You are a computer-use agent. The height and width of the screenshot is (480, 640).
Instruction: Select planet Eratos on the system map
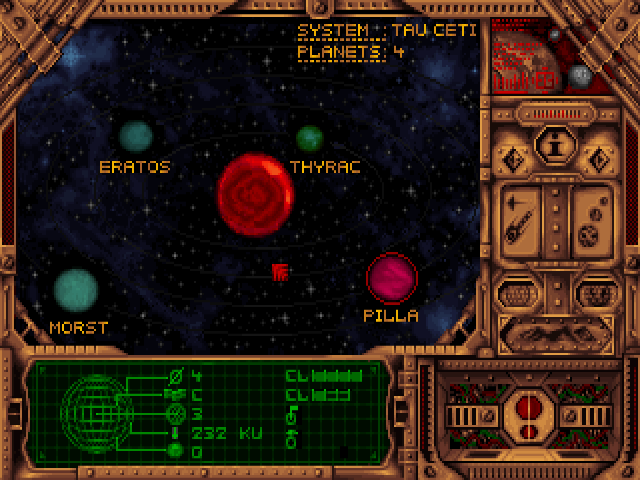click(135, 135)
